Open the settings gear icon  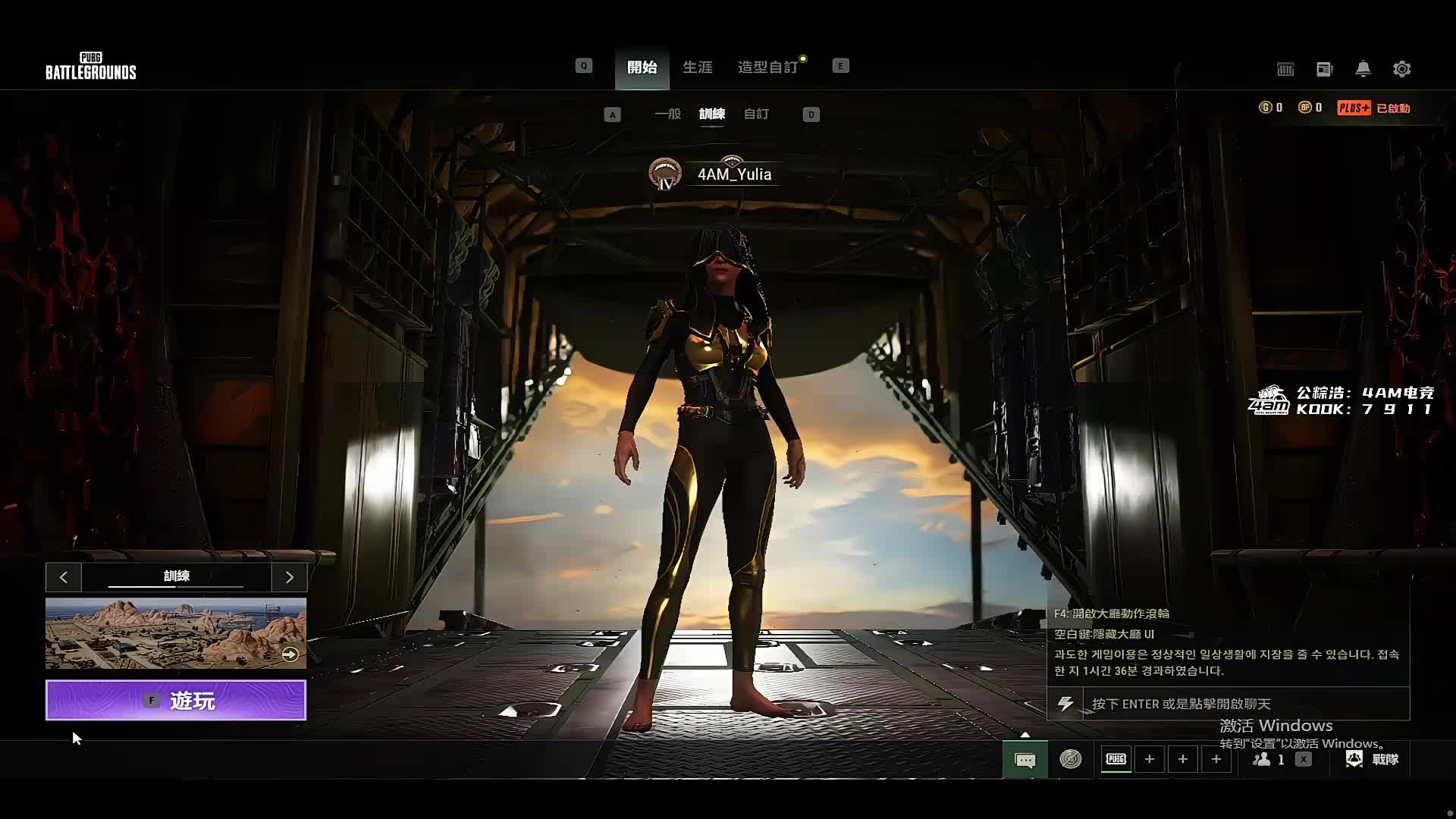click(x=1401, y=69)
